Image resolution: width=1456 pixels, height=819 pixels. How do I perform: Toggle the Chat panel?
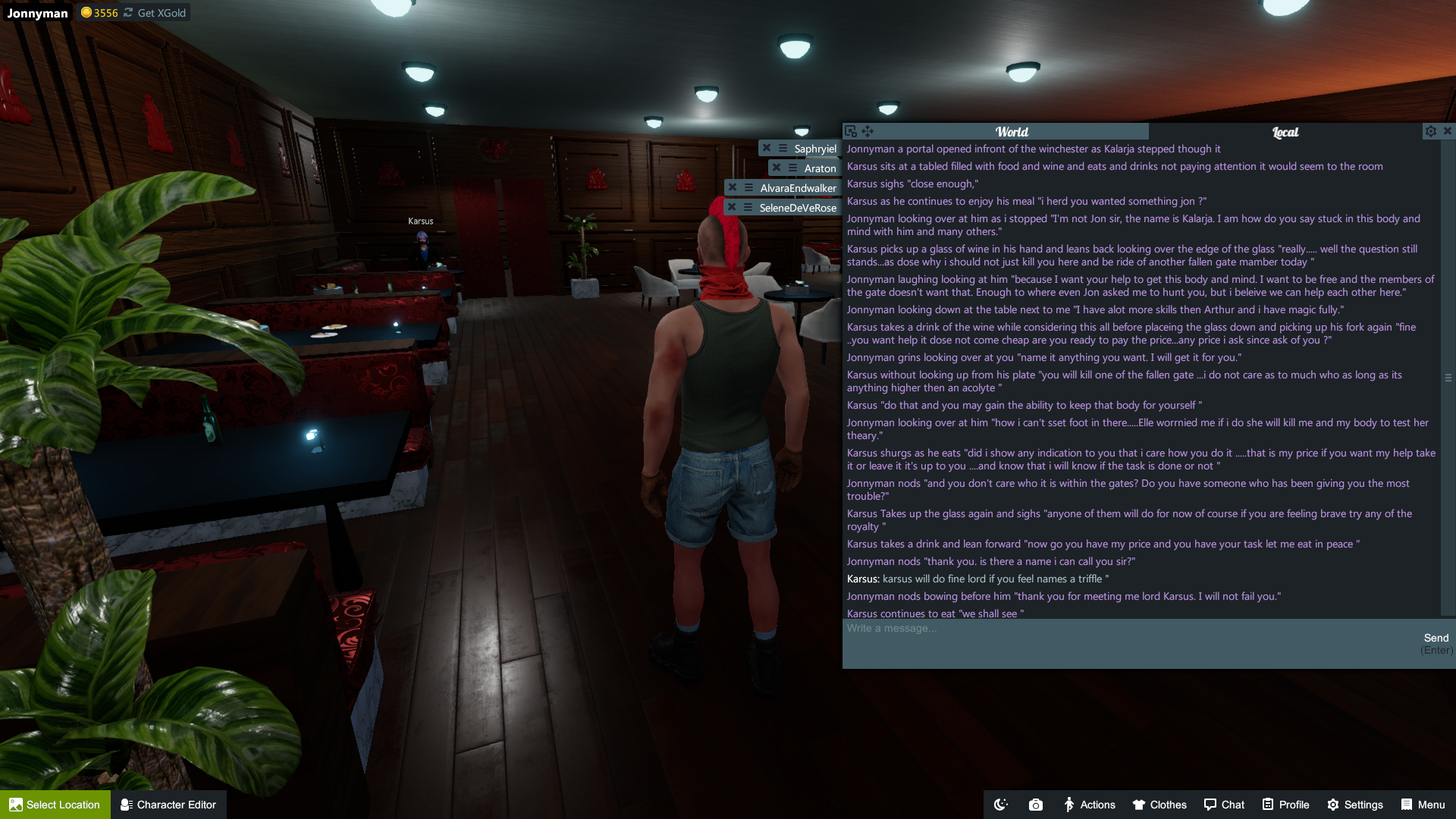pos(1224,805)
